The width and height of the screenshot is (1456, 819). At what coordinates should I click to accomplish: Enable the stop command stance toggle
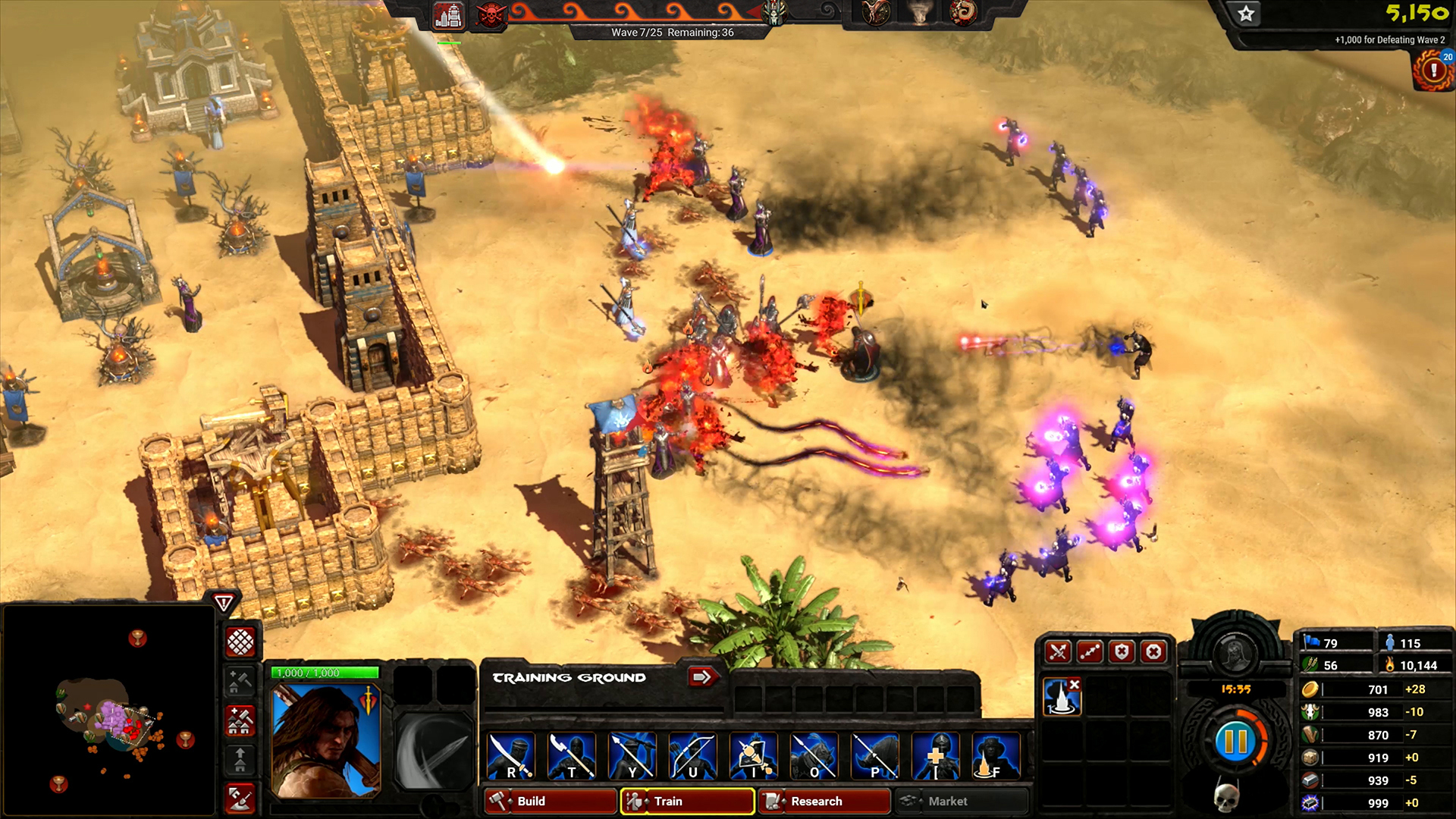pyautogui.click(x=1154, y=651)
